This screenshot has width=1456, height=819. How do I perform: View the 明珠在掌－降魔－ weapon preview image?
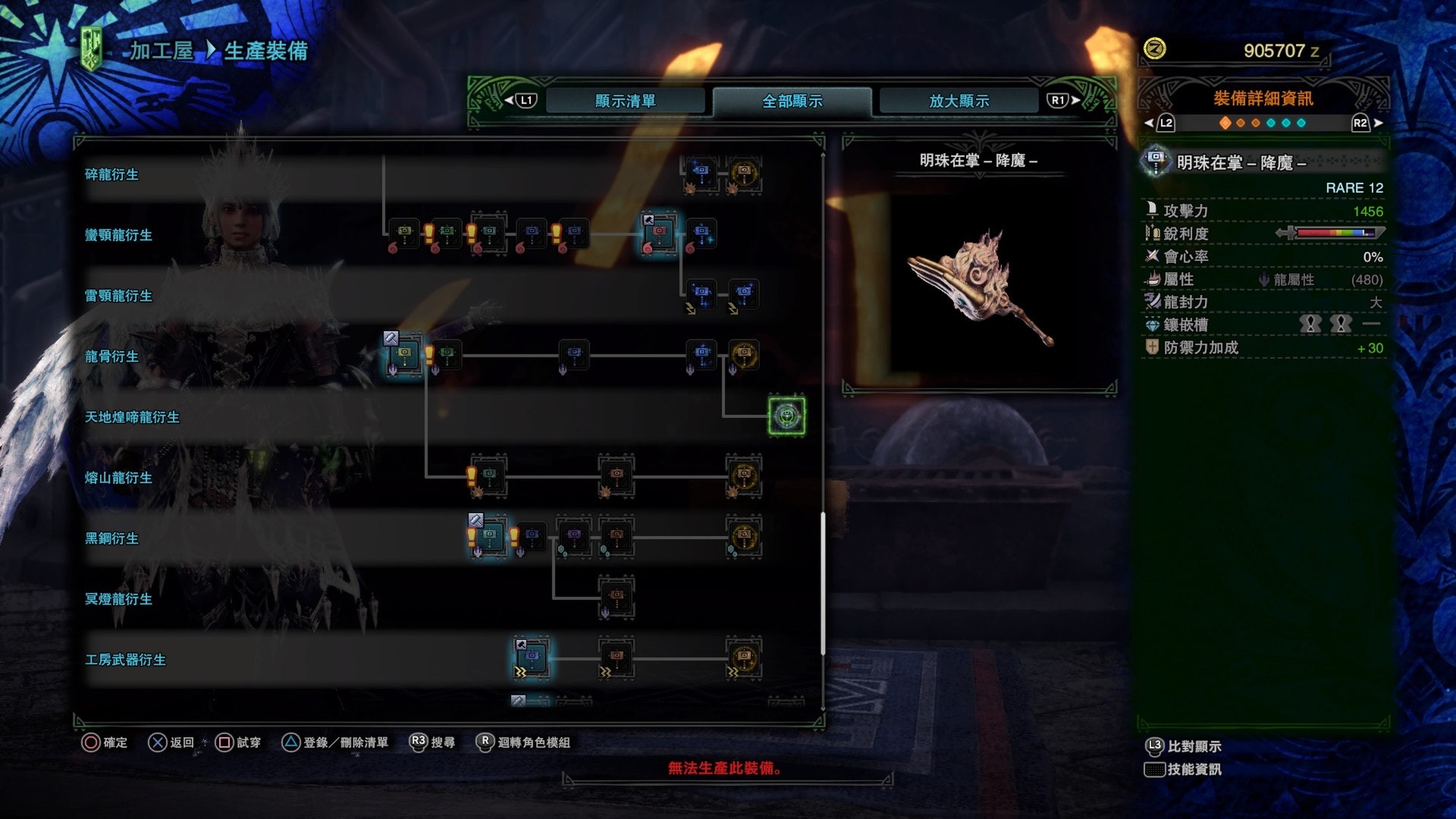coord(979,288)
